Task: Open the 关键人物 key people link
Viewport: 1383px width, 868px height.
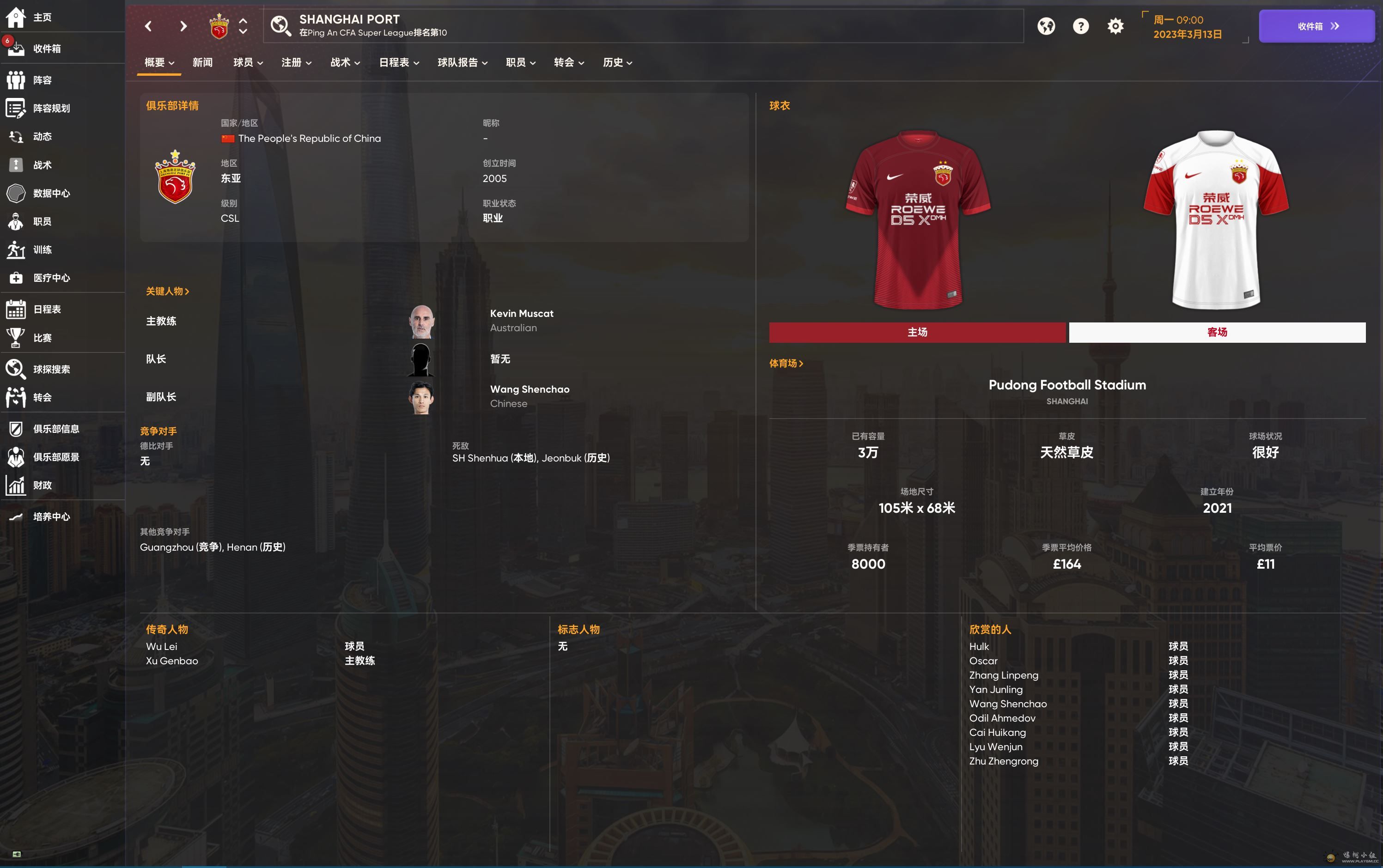Action: [167, 291]
